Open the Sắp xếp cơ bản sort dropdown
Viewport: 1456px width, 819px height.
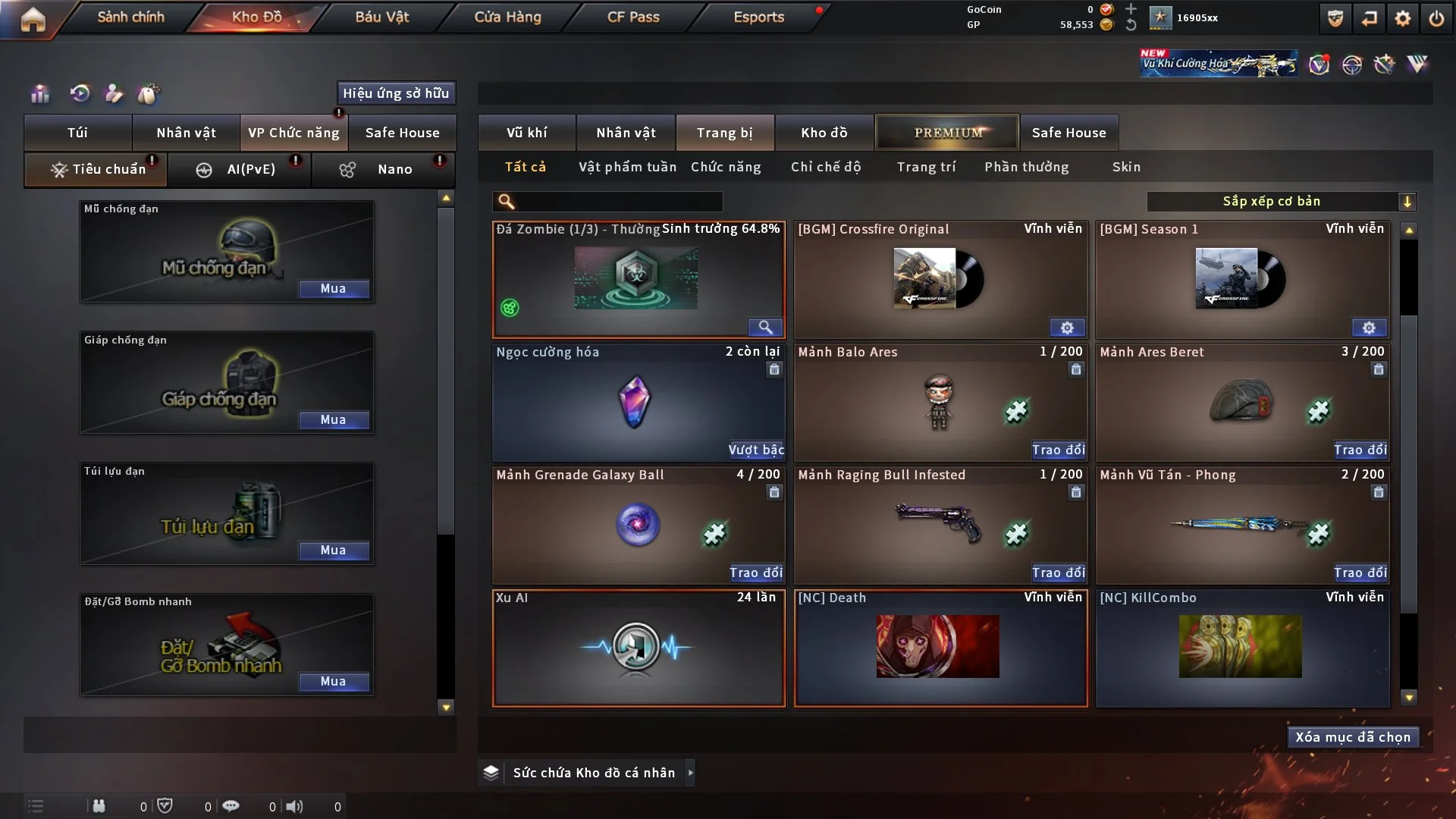point(1281,202)
